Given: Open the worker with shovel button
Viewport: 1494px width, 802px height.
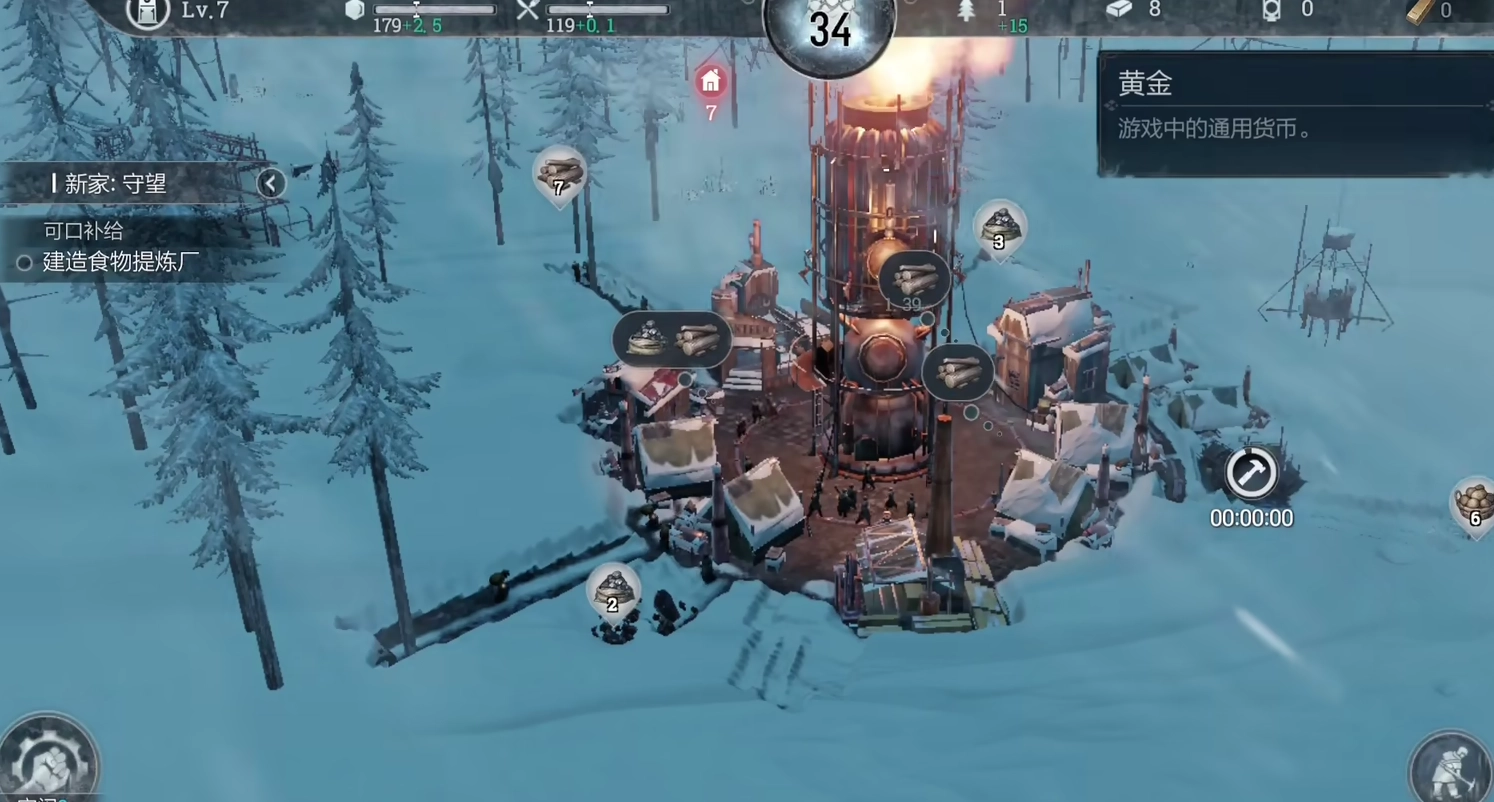Looking at the screenshot, I should click(x=1452, y=768).
